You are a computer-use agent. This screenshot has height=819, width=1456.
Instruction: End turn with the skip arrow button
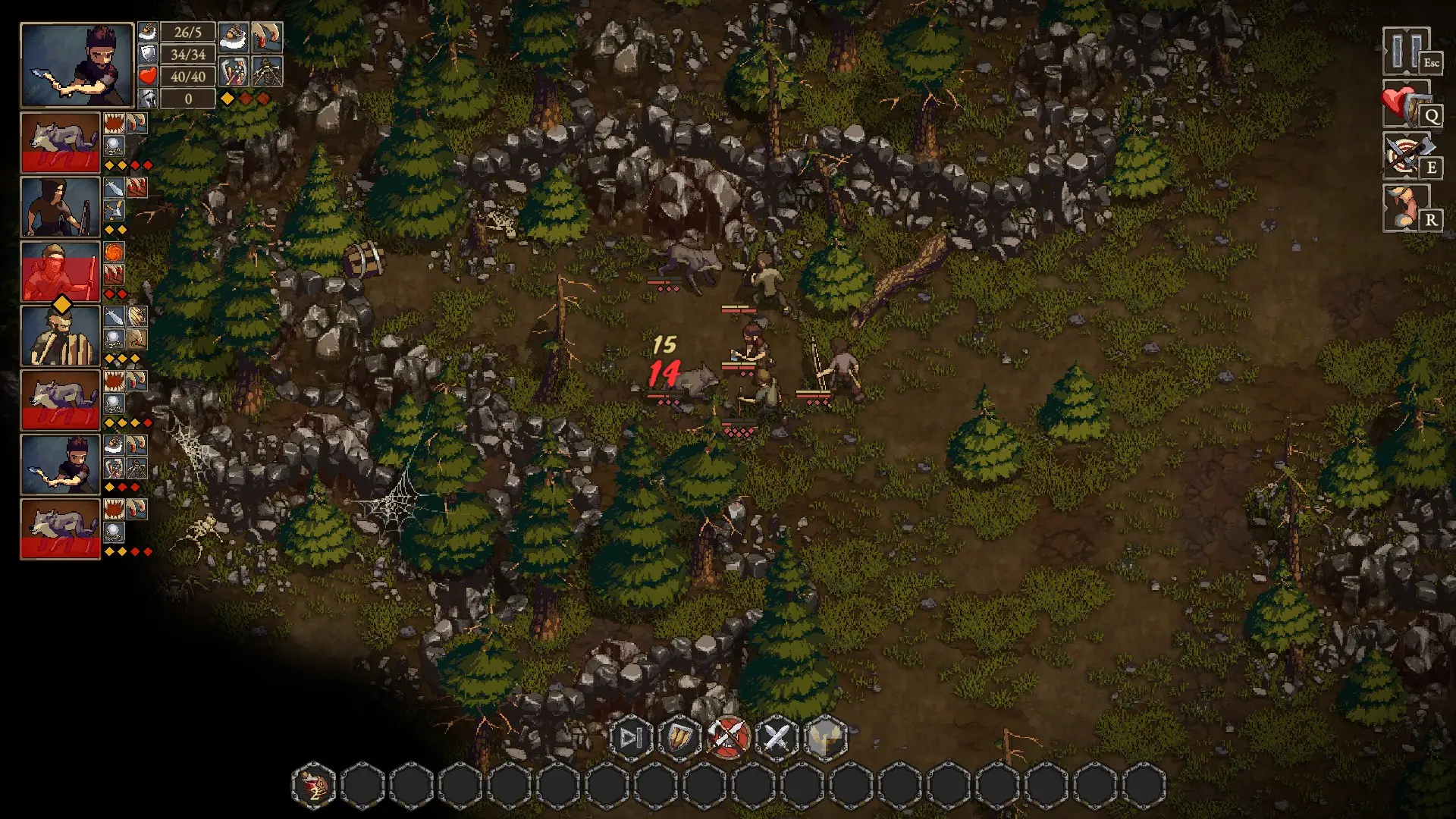631,737
